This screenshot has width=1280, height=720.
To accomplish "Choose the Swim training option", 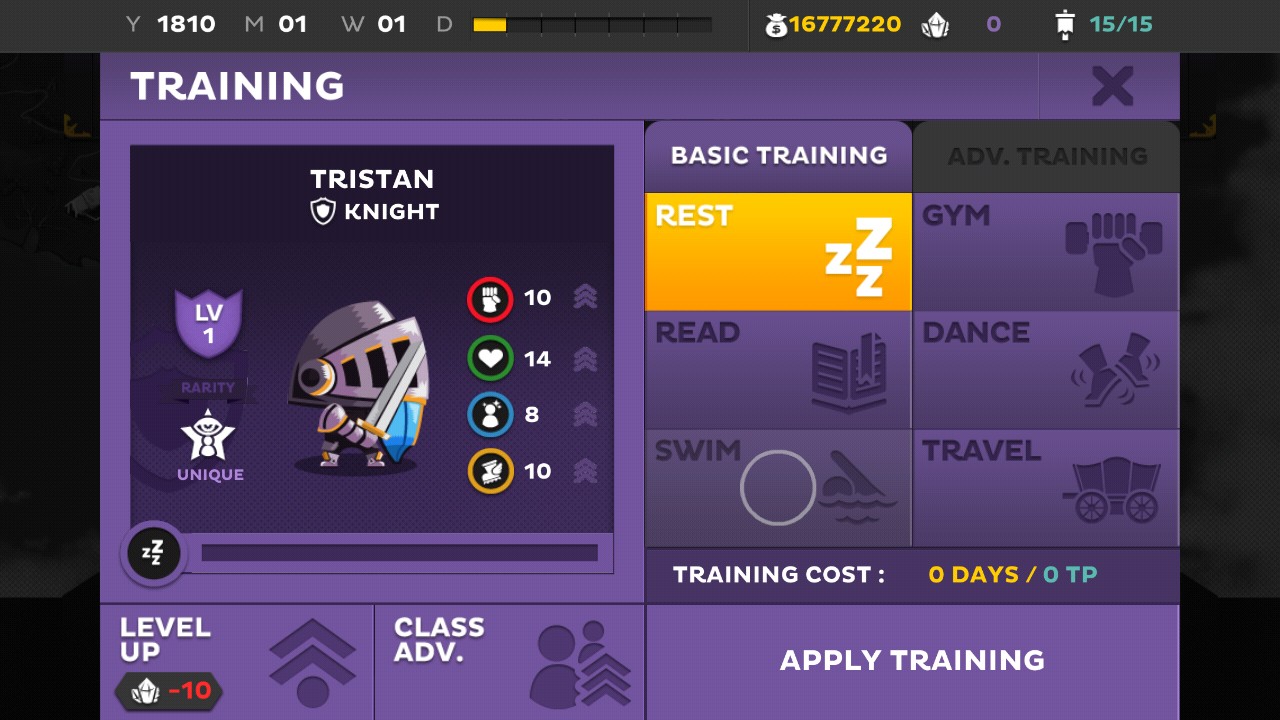I will (x=778, y=488).
